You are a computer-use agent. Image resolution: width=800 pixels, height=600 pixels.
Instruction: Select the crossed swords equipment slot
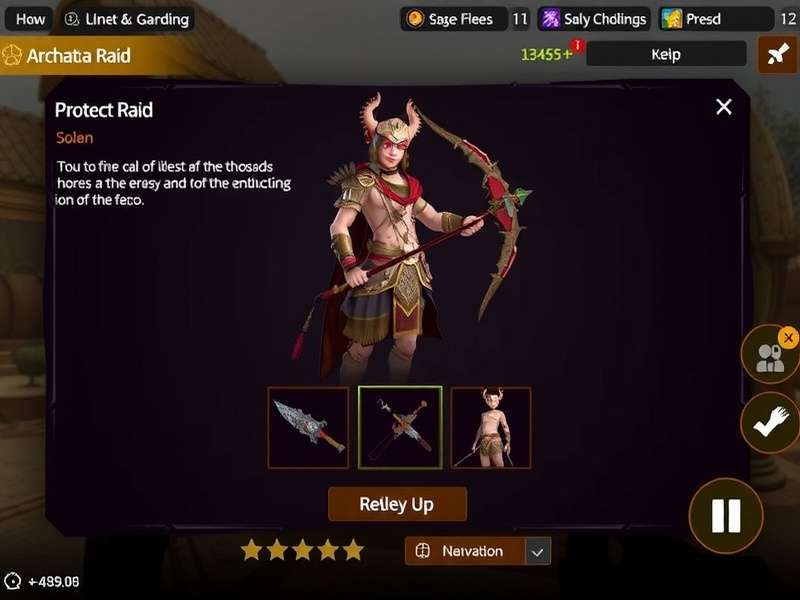click(400, 427)
